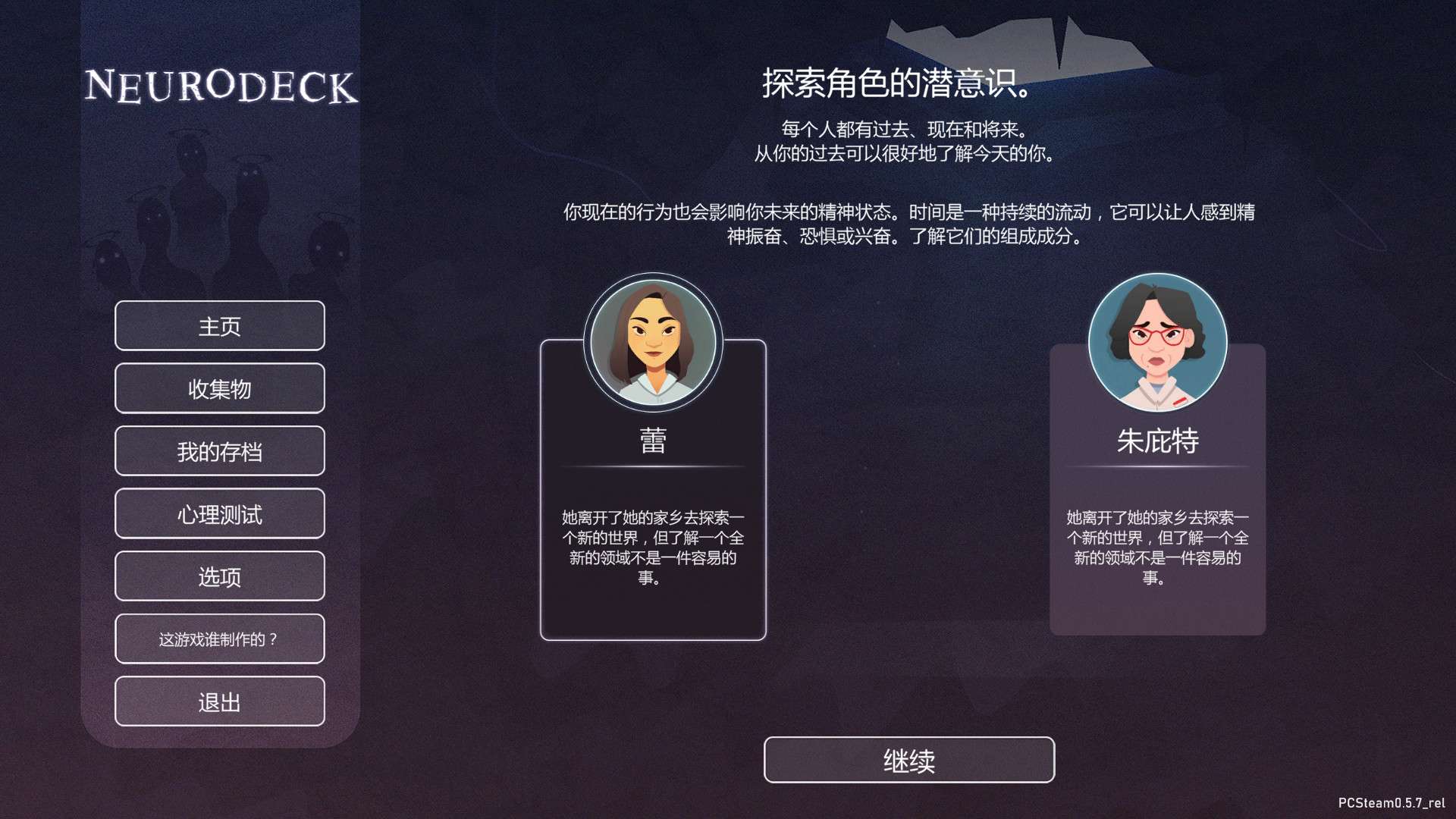Click the shadowy figures artwork under the logo
Image resolution: width=1456 pixels, height=819 pixels.
click(220, 205)
